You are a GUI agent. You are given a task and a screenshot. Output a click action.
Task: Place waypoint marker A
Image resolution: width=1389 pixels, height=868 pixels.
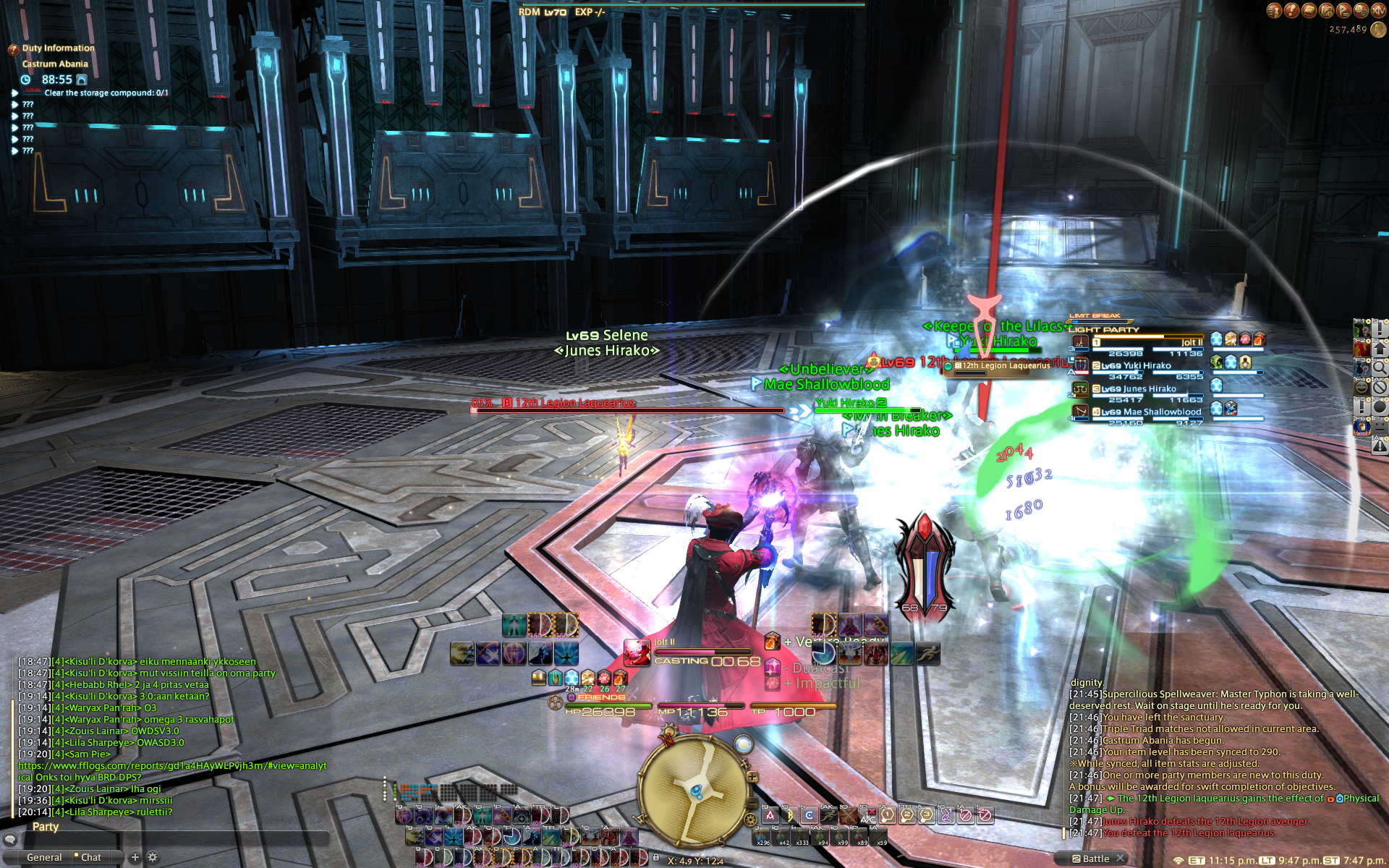(x=770, y=815)
